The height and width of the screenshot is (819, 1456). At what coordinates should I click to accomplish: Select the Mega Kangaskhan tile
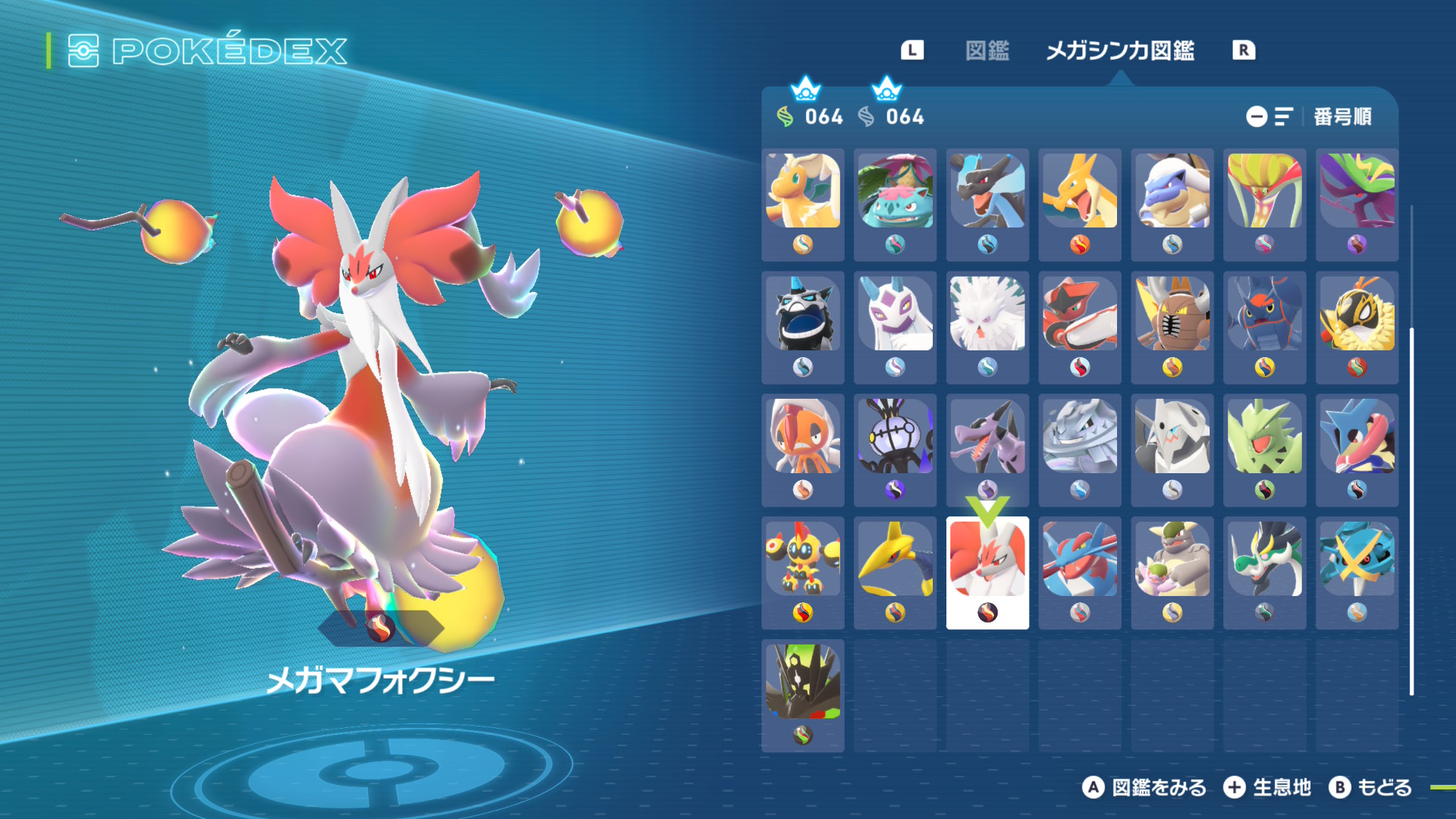point(1172,572)
